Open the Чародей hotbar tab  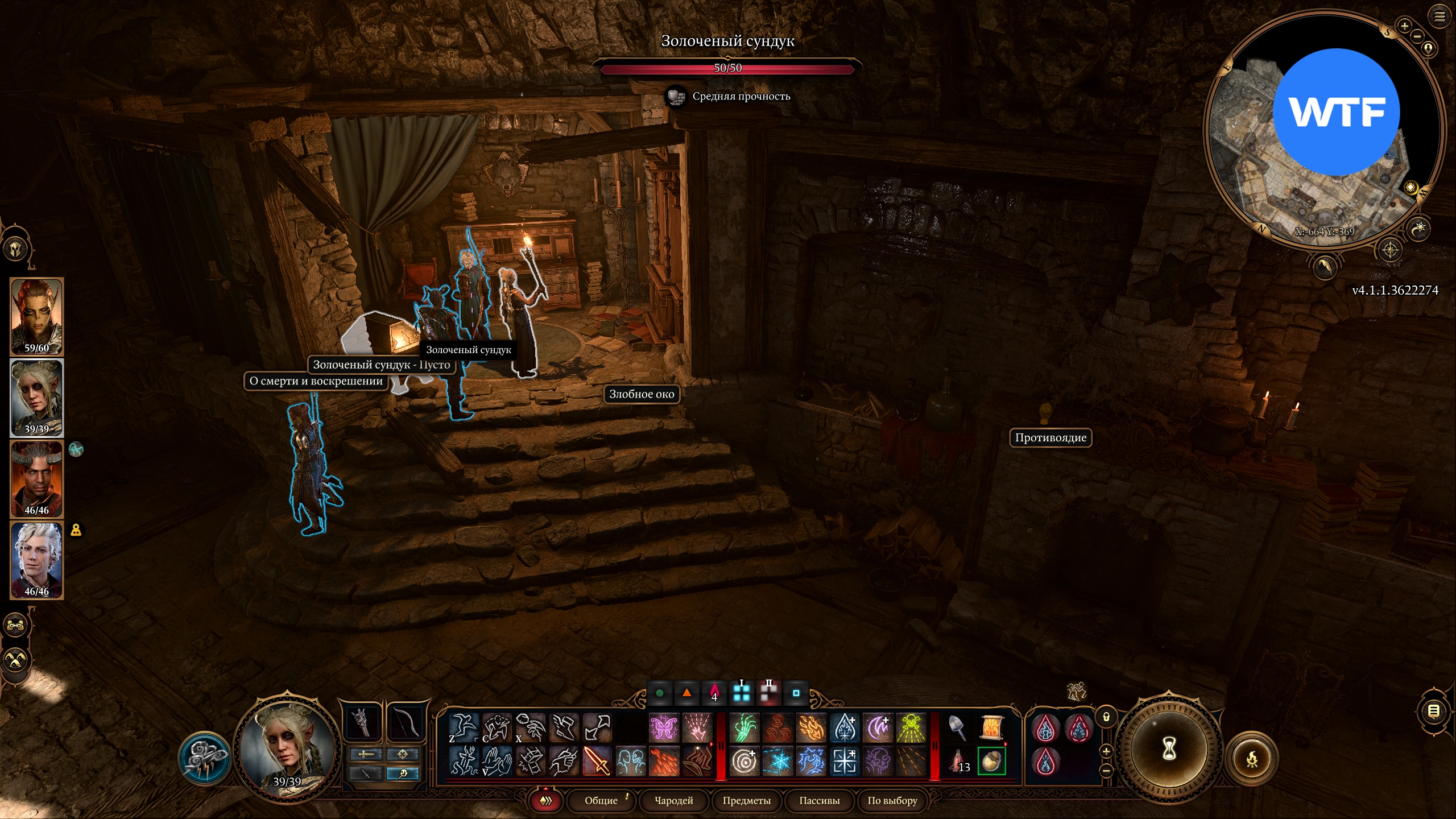pos(674,801)
